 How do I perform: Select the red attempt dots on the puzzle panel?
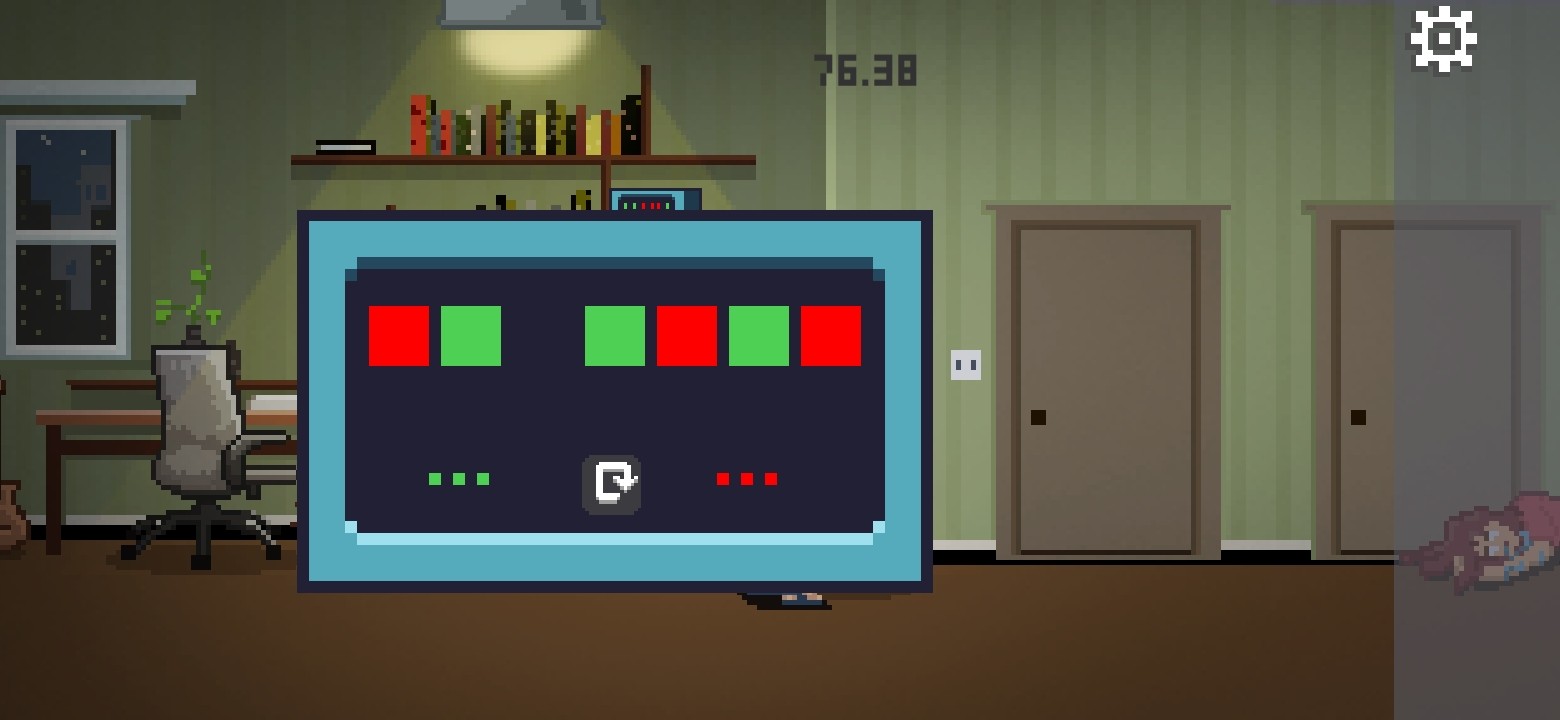click(x=744, y=478)
